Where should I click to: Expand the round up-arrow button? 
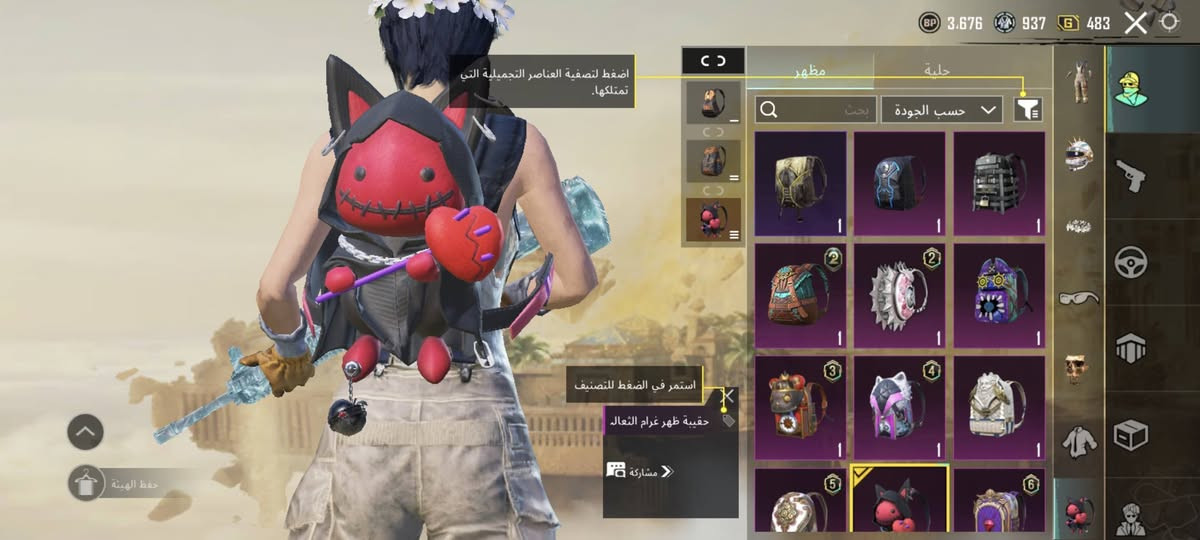pos(85,432)
